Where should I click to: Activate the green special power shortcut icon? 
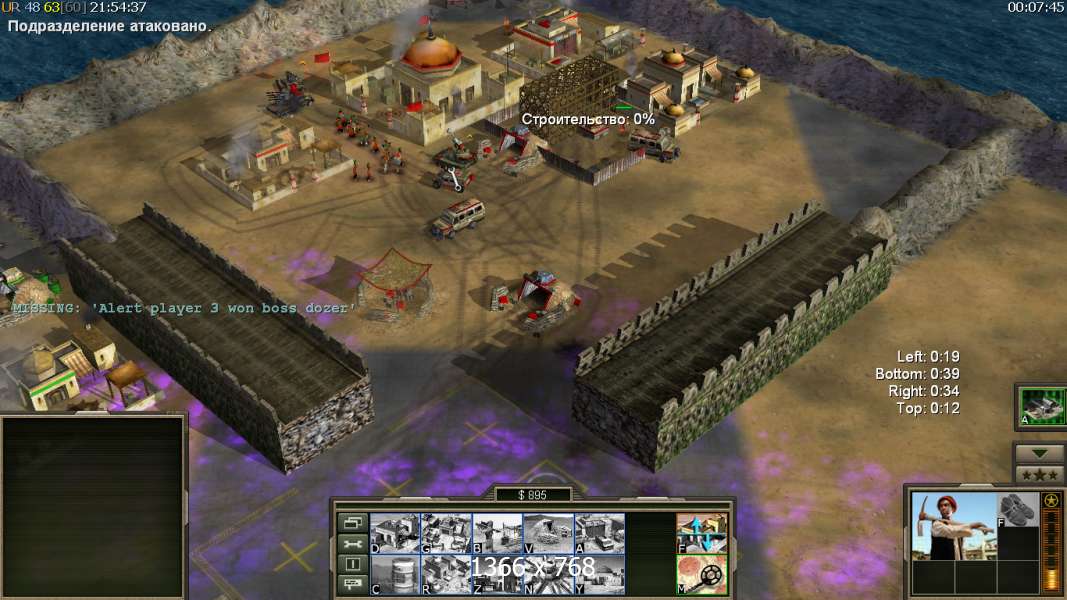[x=1040, y=407]
